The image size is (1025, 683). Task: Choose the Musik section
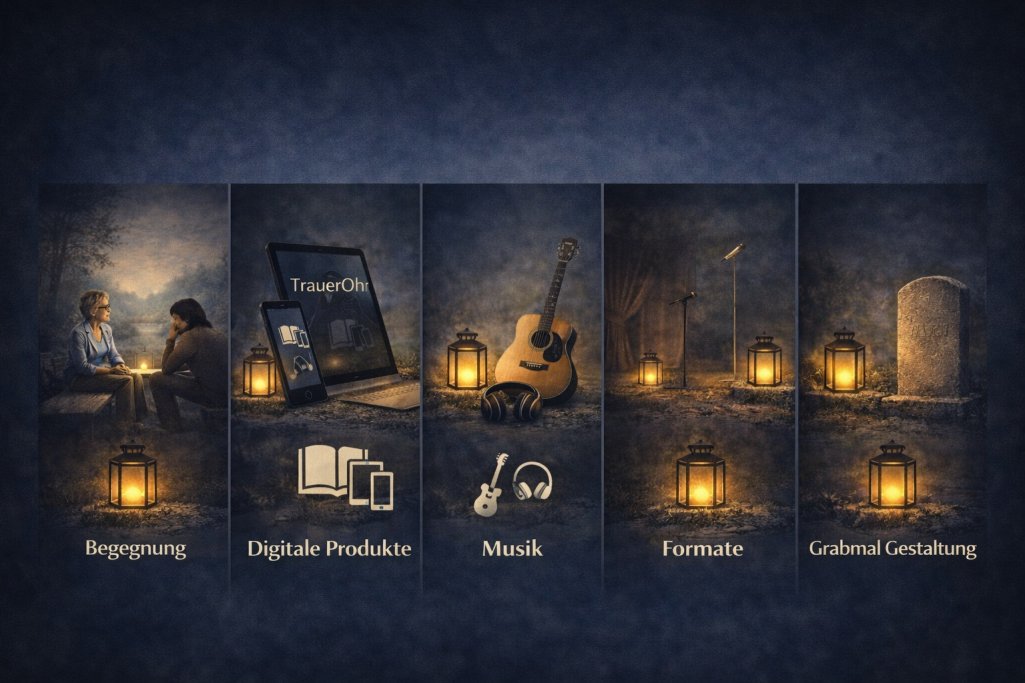(512, 548)
